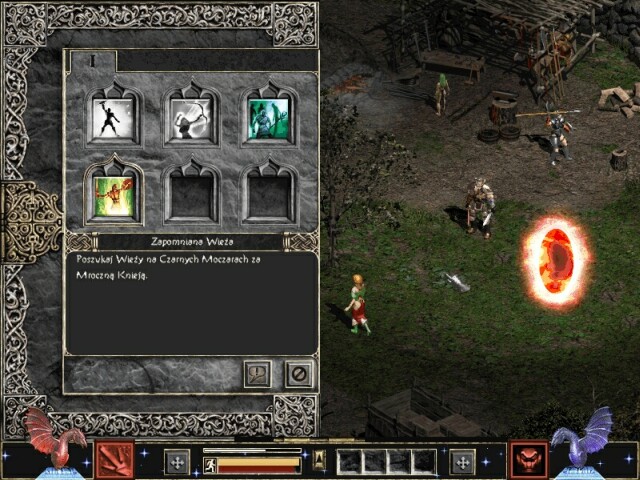
Task: Select the Forgotten Tower quest icon
Action: (113, 193)
